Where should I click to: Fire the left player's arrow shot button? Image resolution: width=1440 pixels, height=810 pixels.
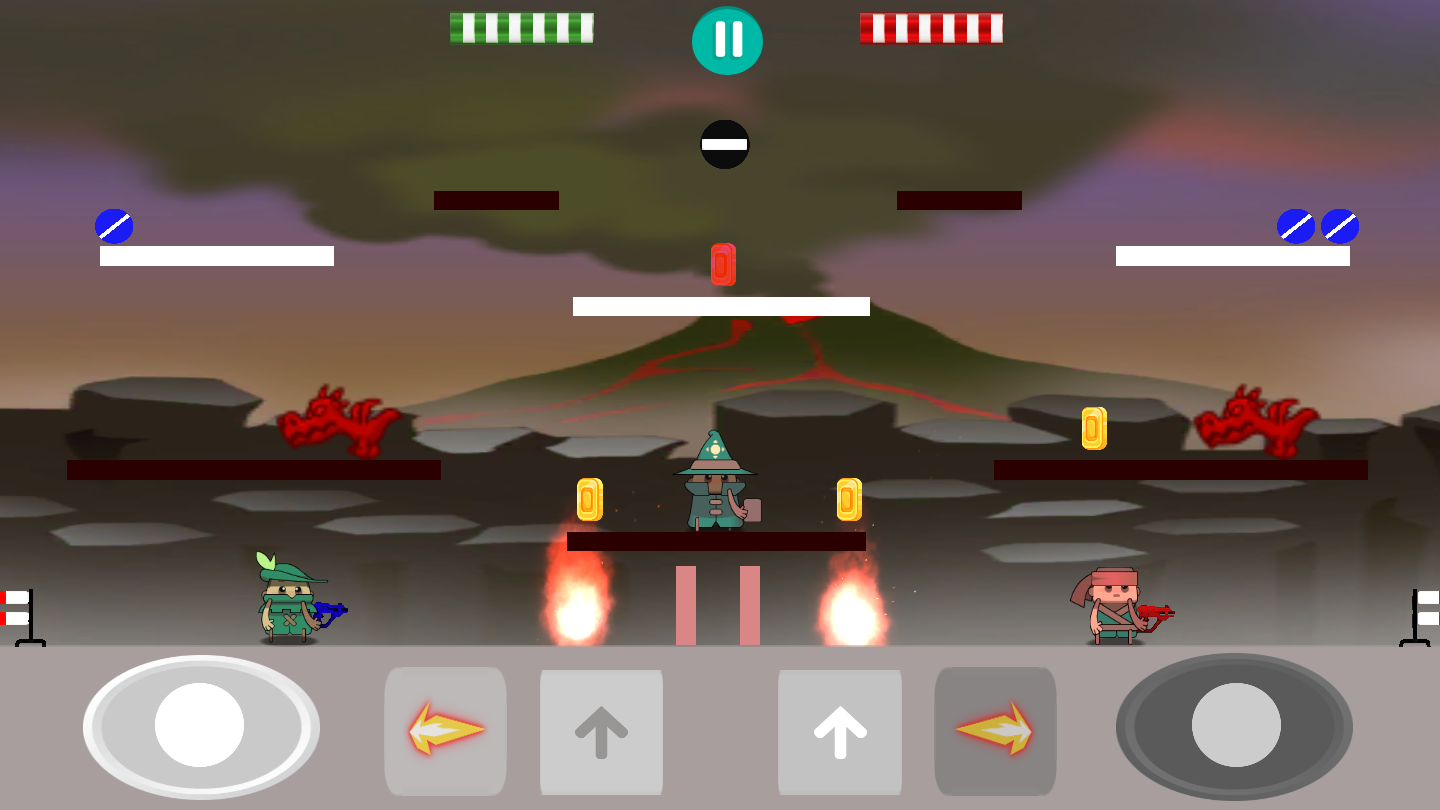point(445,730)
